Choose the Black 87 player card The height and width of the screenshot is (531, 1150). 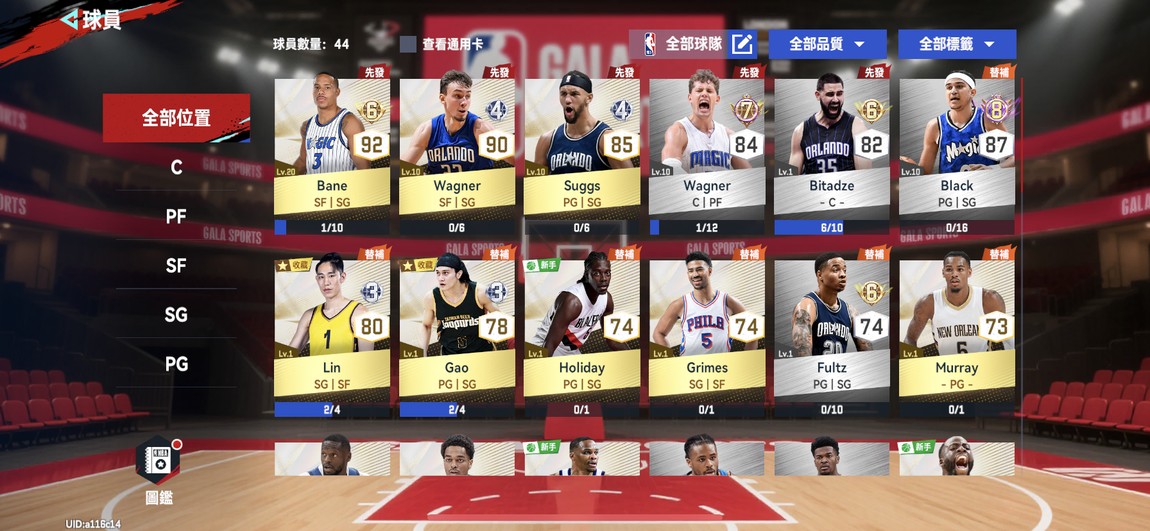(957, 145)
